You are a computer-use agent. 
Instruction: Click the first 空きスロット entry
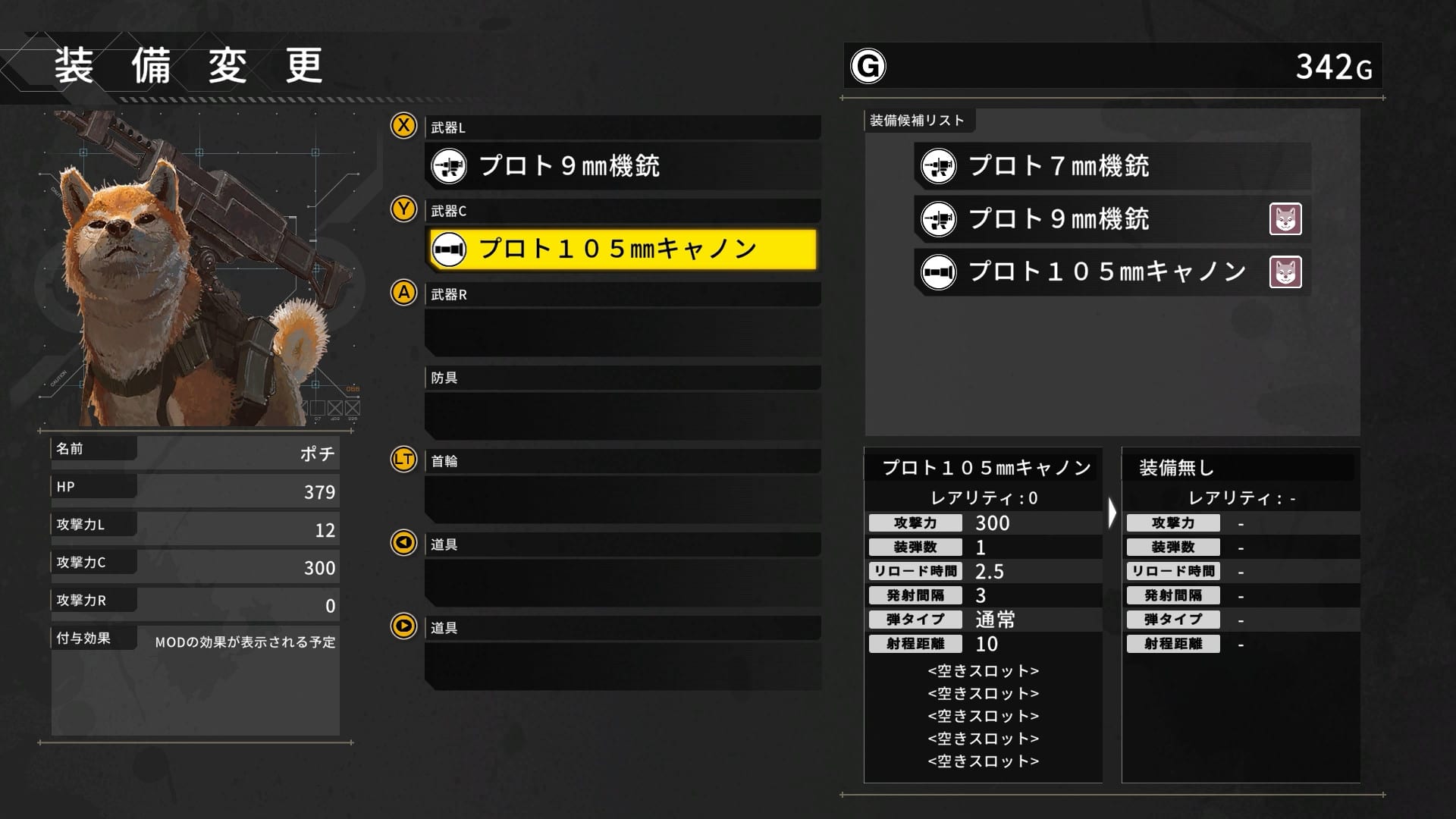pyautogui.click(x=982, y=670)
